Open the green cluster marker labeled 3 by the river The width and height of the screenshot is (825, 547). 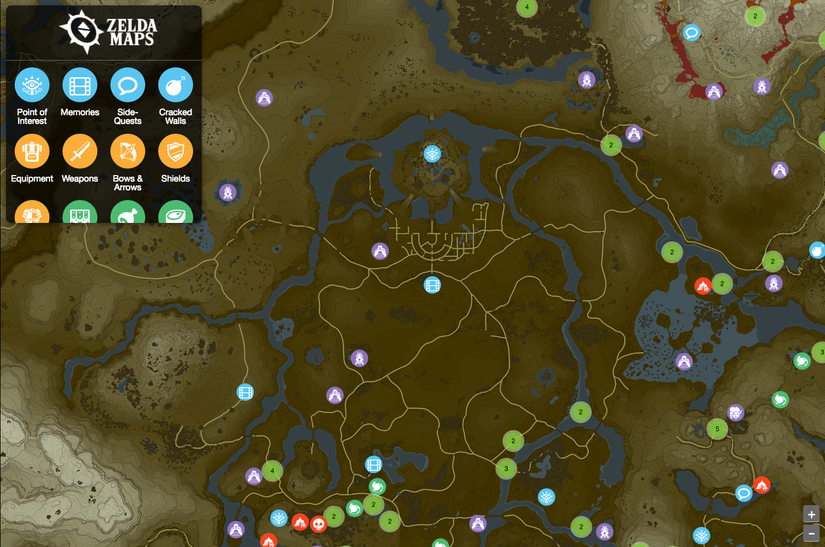pyautogui.click(x=507, y=468)
